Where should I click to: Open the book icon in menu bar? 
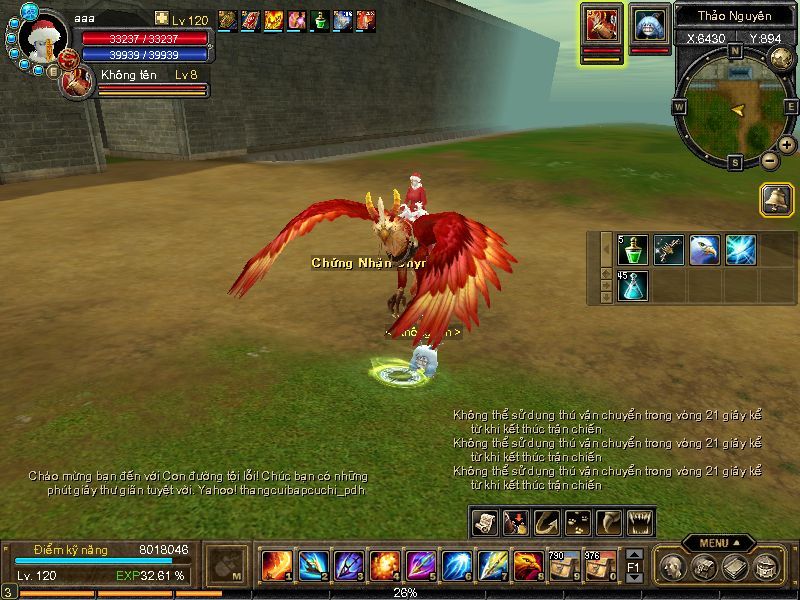[735, 567]
